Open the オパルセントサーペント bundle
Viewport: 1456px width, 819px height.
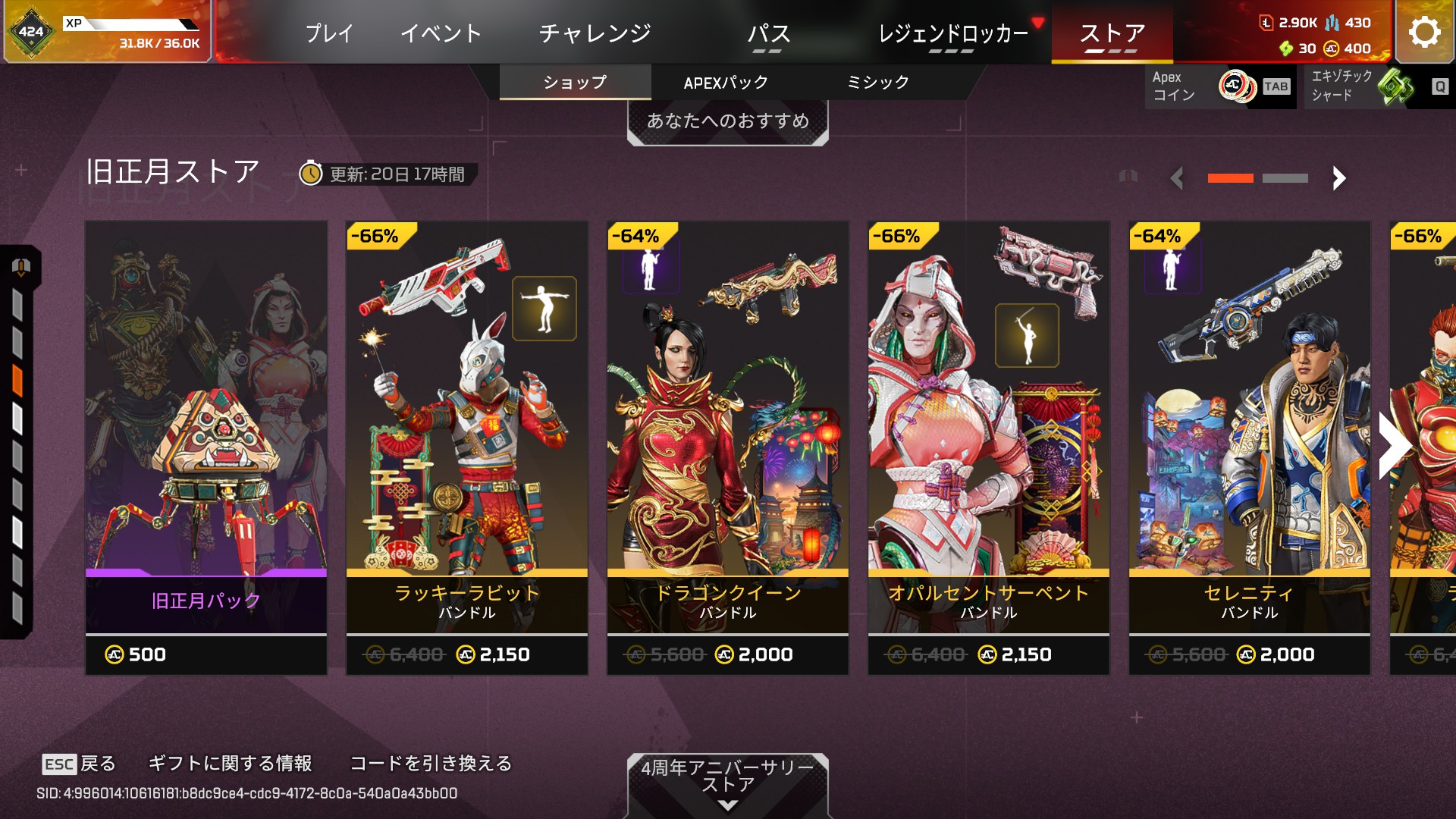989,447
